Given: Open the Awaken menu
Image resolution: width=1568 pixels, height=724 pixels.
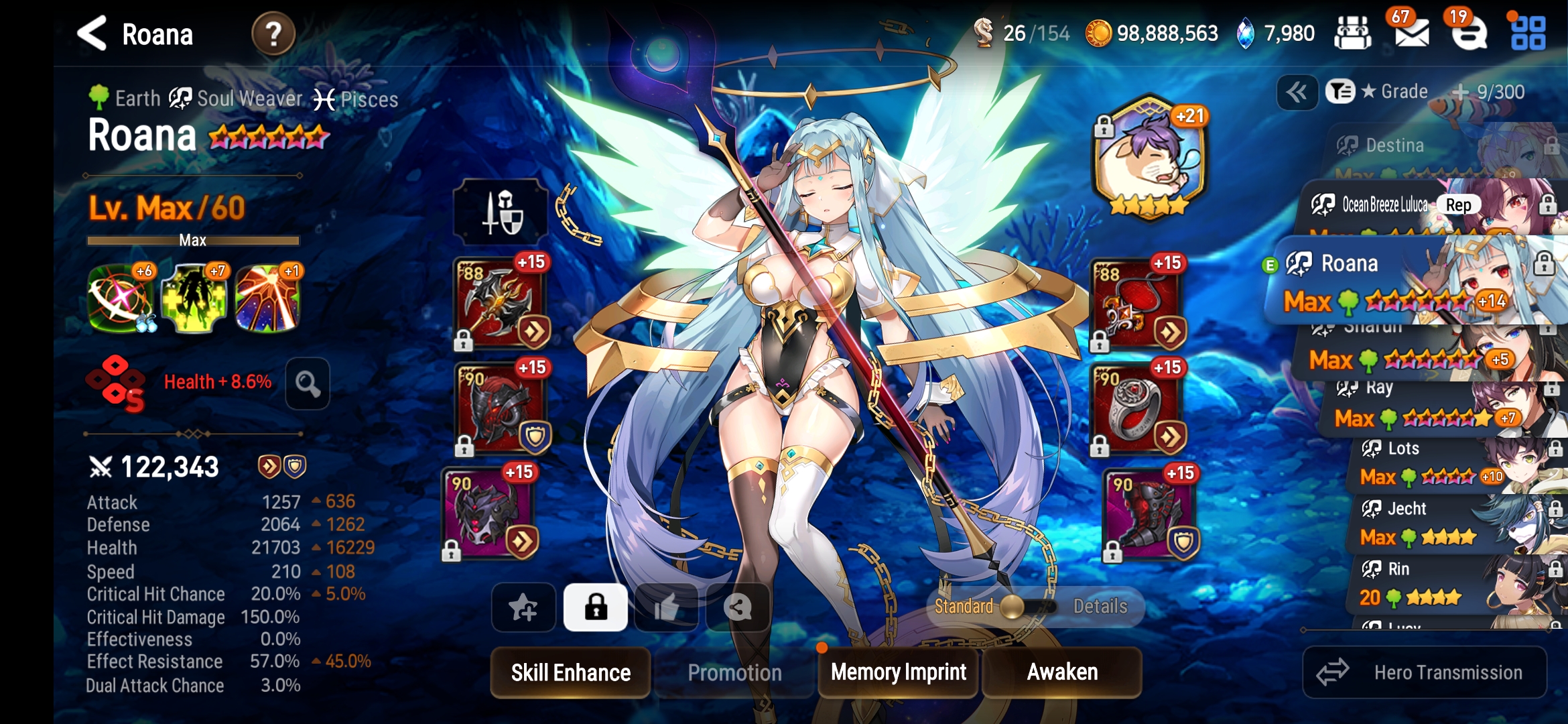Looking at the screenshot, I should pyautogui.click(x=1062, y=672).
